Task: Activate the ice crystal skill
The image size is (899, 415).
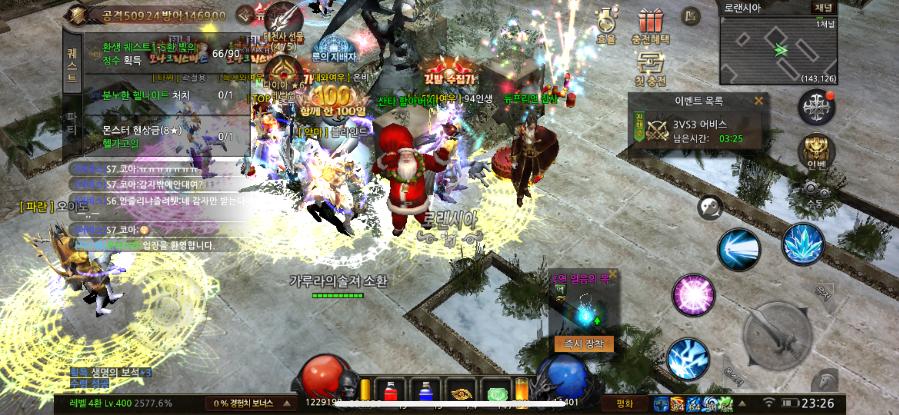Action: point(802,245)
